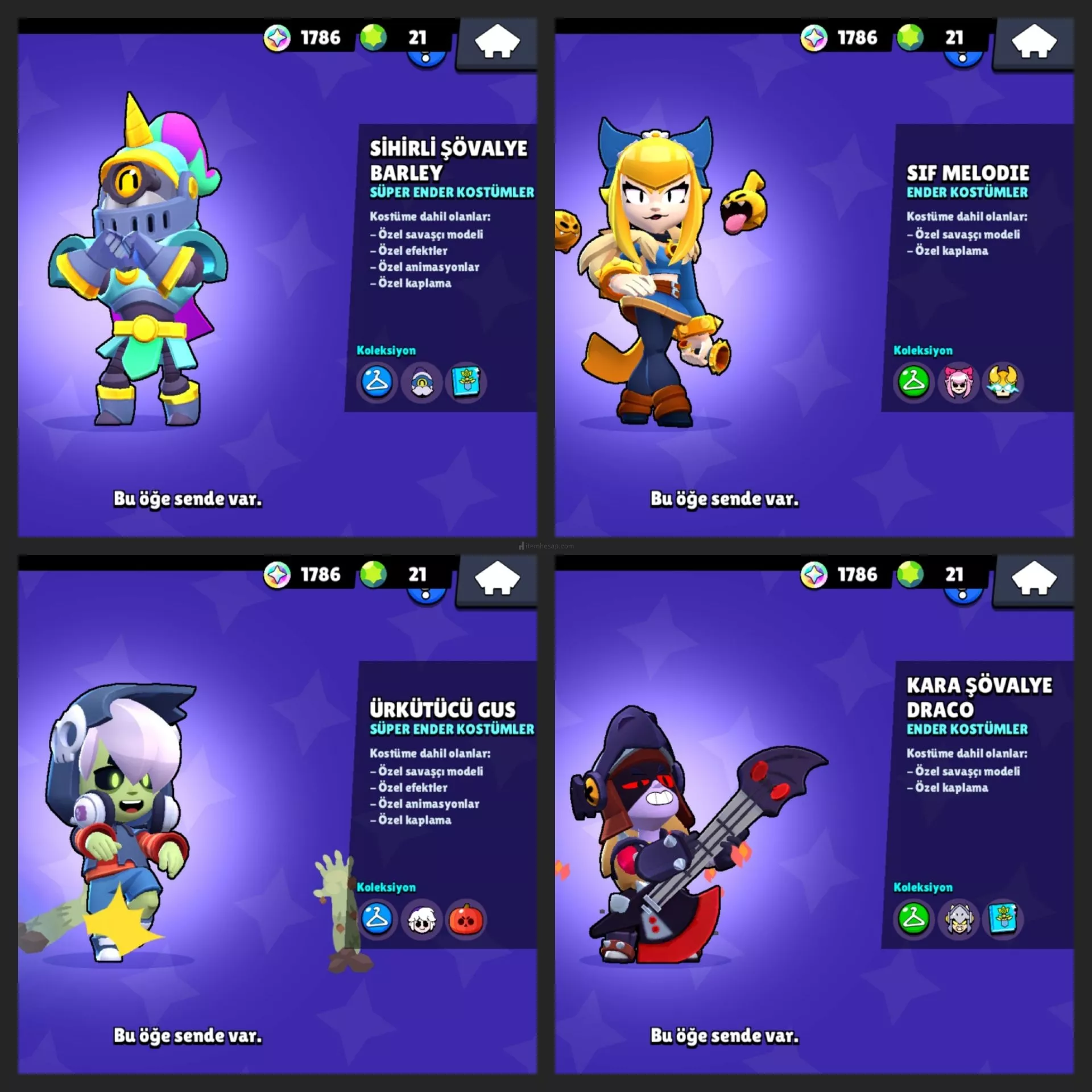Open red pumpkin collection icon for Ürkütücü Gus
1092x1092 pixels.
pos(466,919)
